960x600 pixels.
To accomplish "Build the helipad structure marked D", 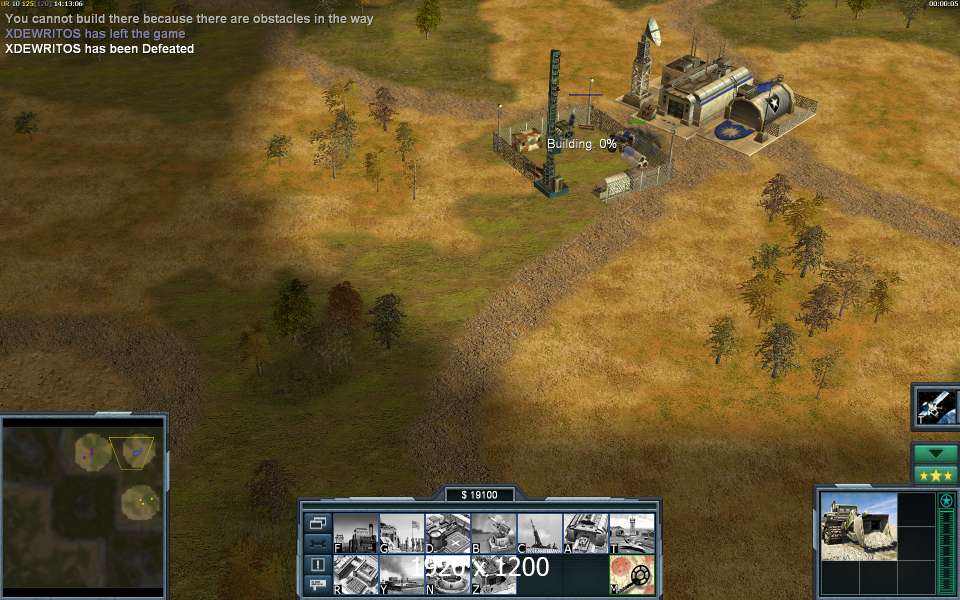I will click(447, 533).
